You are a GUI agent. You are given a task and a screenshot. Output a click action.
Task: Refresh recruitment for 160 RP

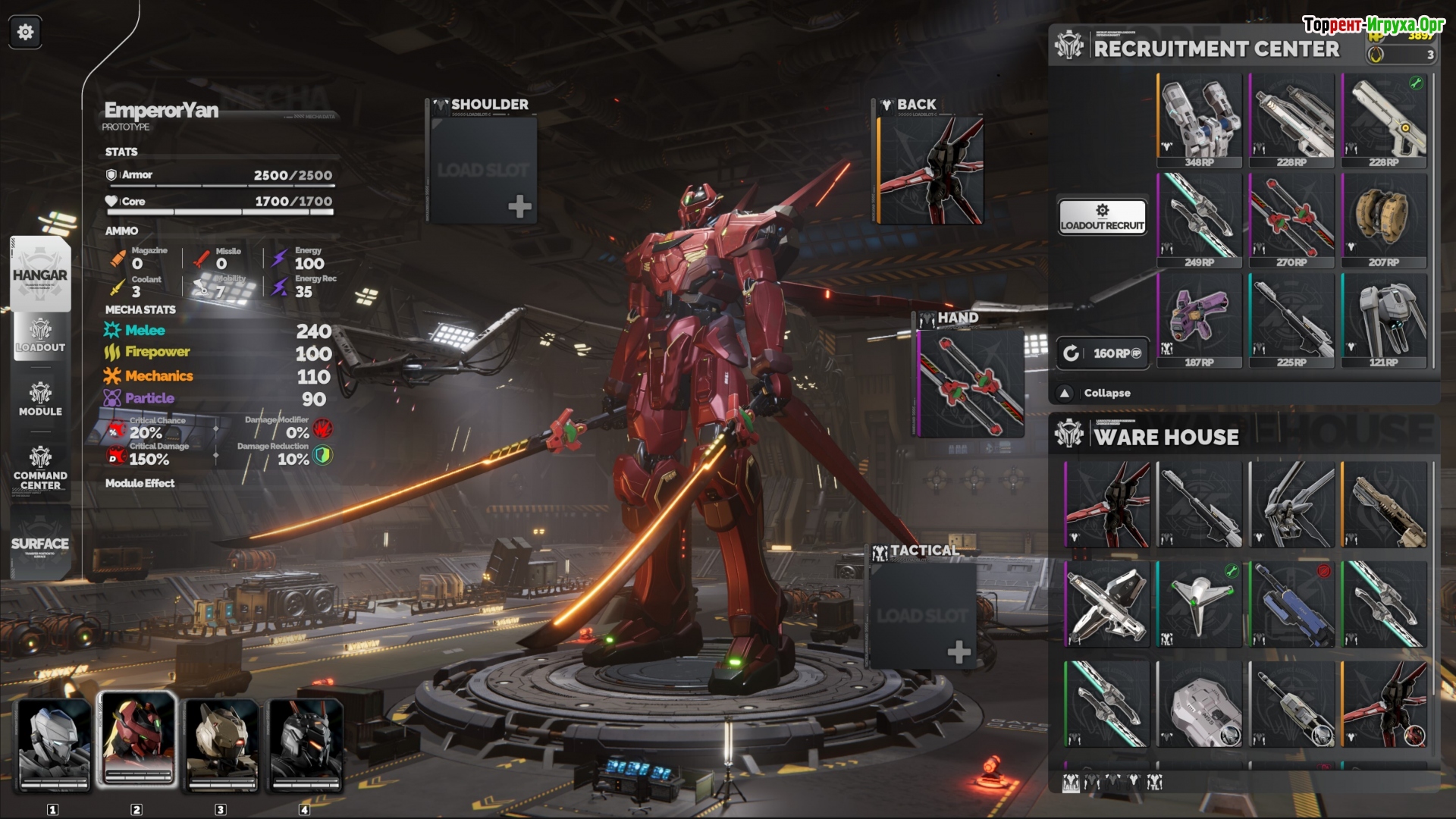pyautogui.click(x=1103, y=353)
